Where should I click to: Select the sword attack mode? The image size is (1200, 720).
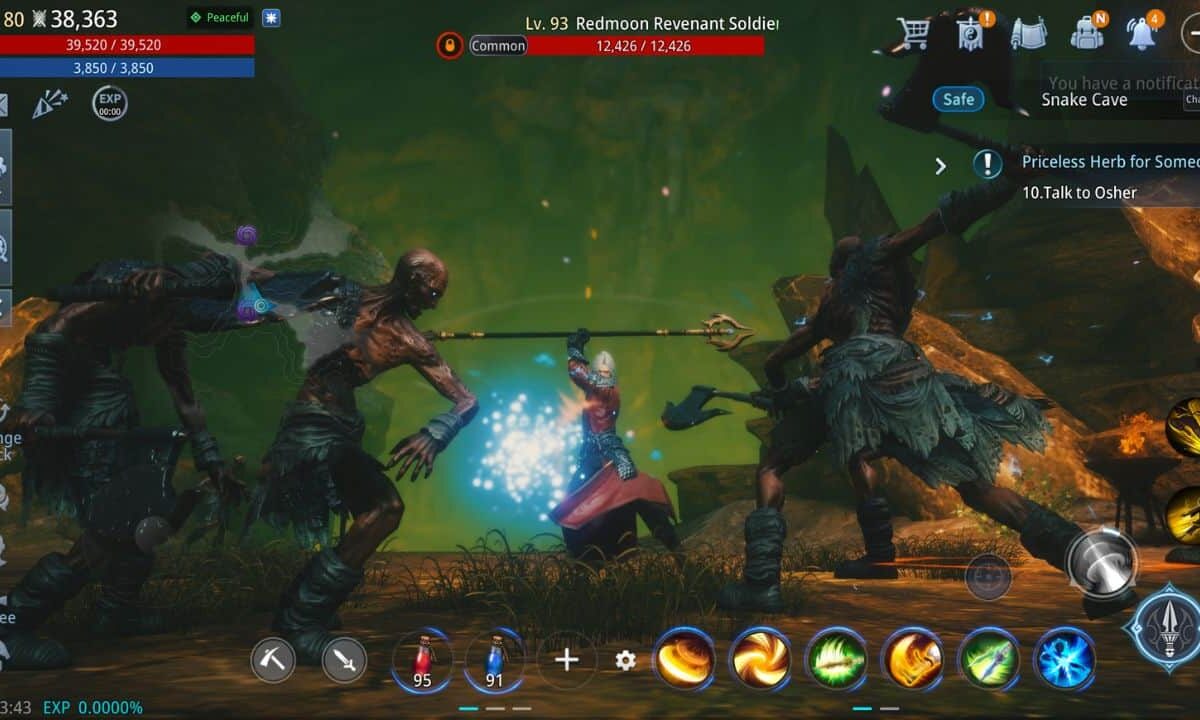[344, 660]
